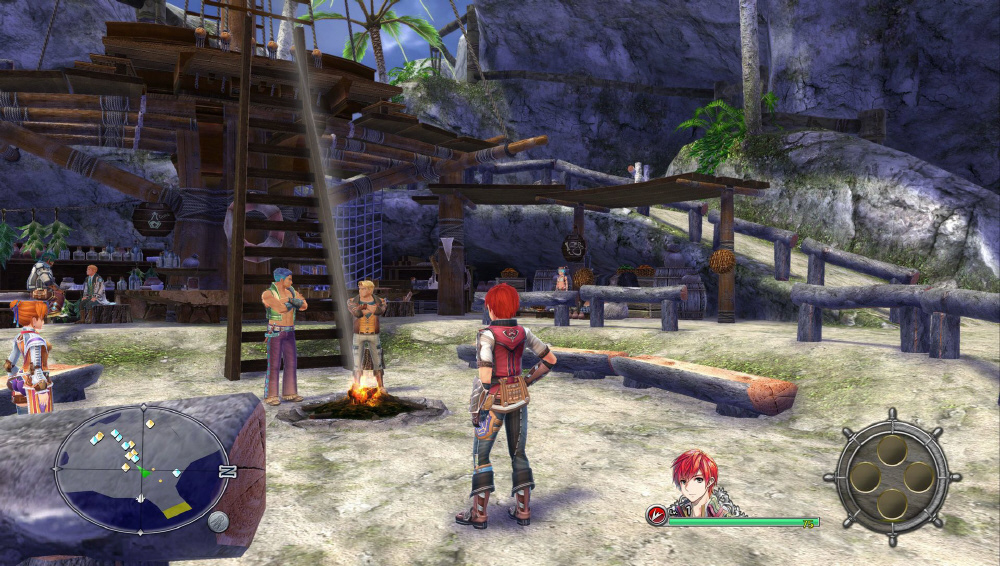Viewport: 1000px width, 566px height.
Task: Select the red-haired character portrait
Action: pos(696,482)
